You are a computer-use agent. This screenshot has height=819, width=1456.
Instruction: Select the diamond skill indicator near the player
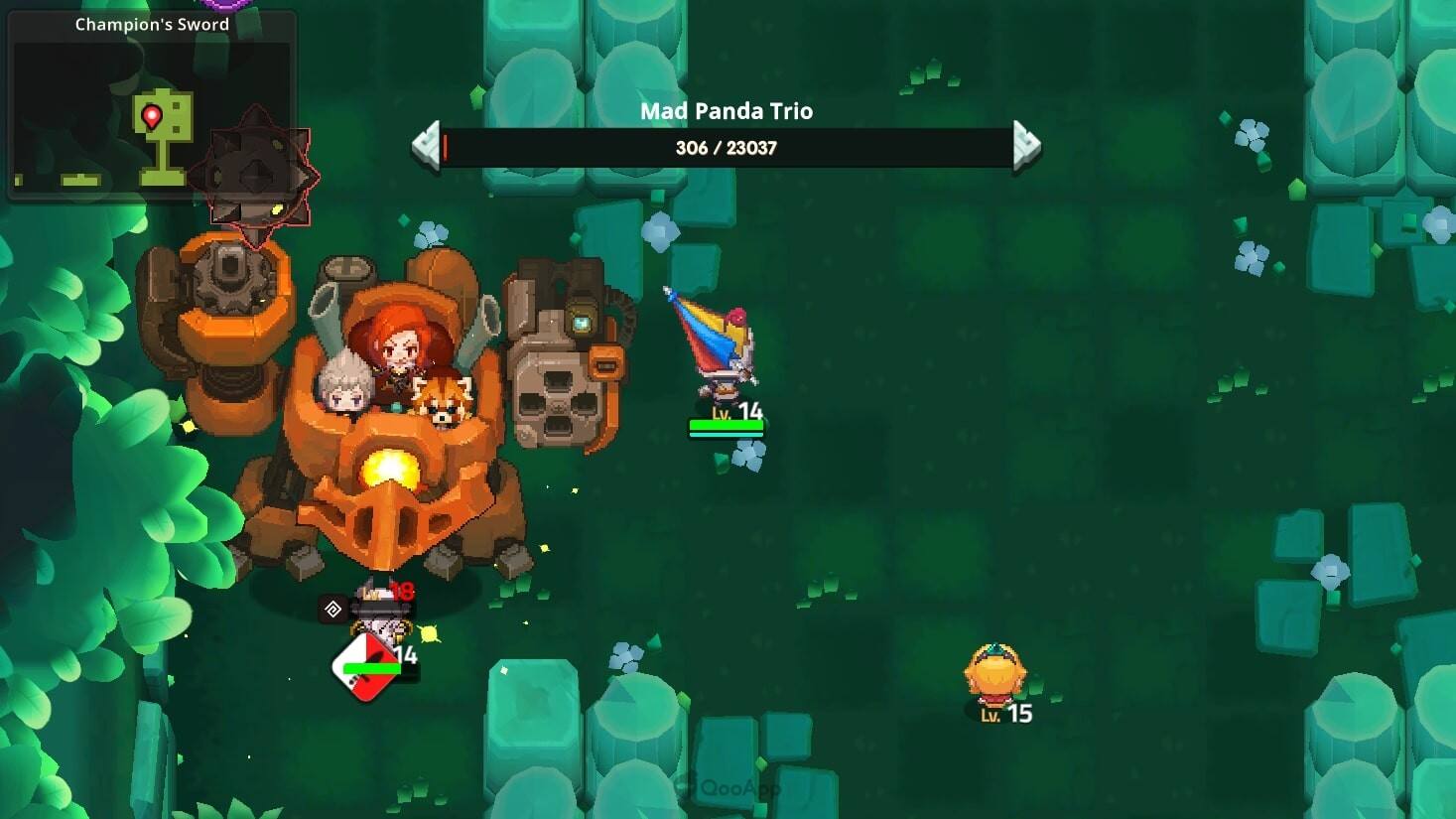(332, 609)
